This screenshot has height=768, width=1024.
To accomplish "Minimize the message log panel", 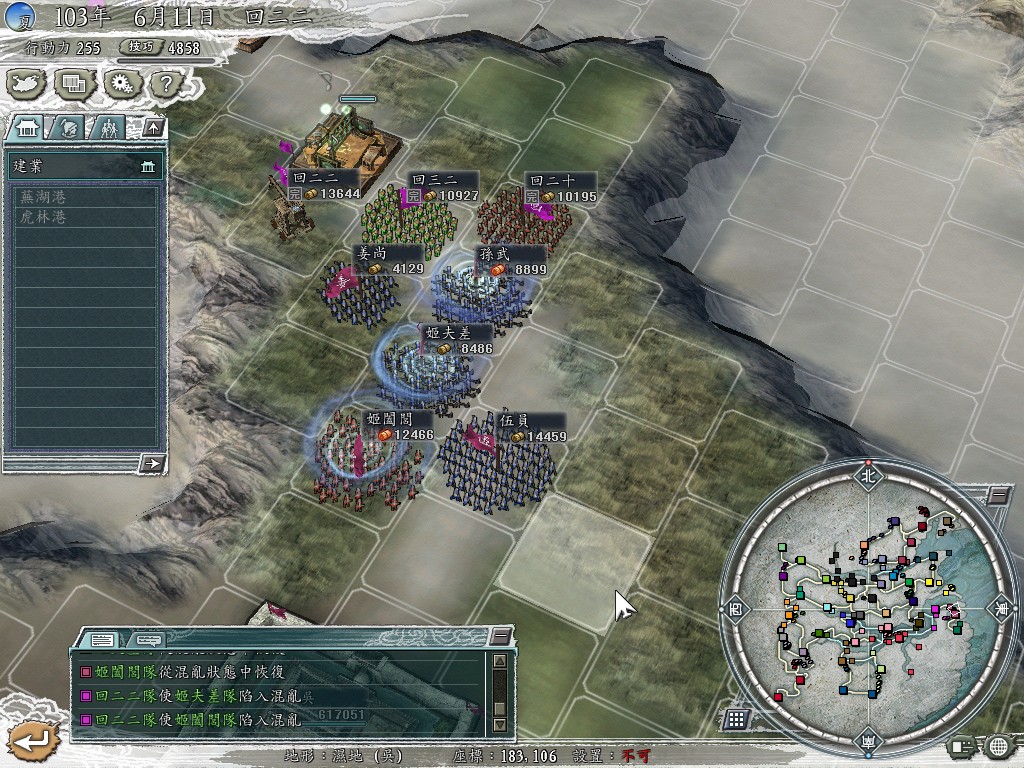I will click(x=501, y=637).
